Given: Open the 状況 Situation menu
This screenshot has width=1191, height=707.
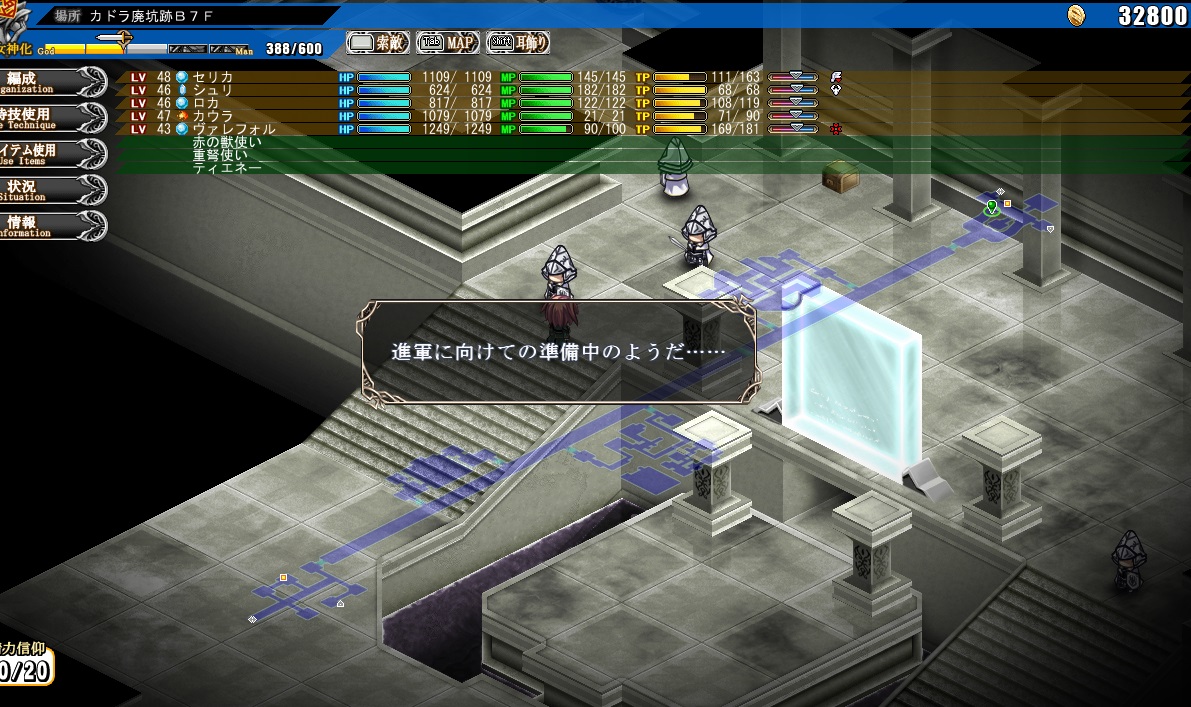Looking at the screenshot, I should click(x=50, y=189).
